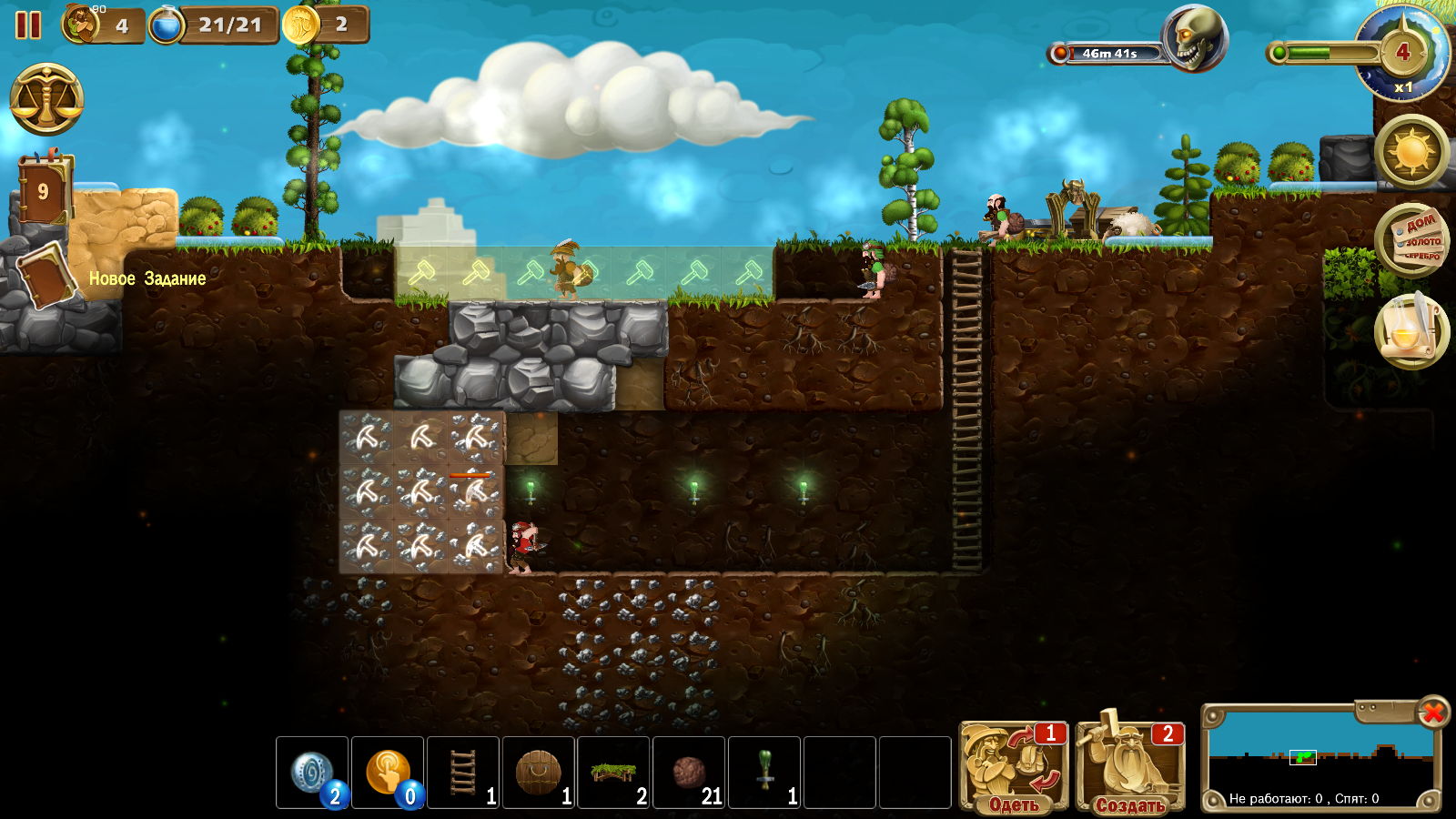
Task: Choose the green torch hotbar slot
Action: pyautogui.click(x=765, y=773)
